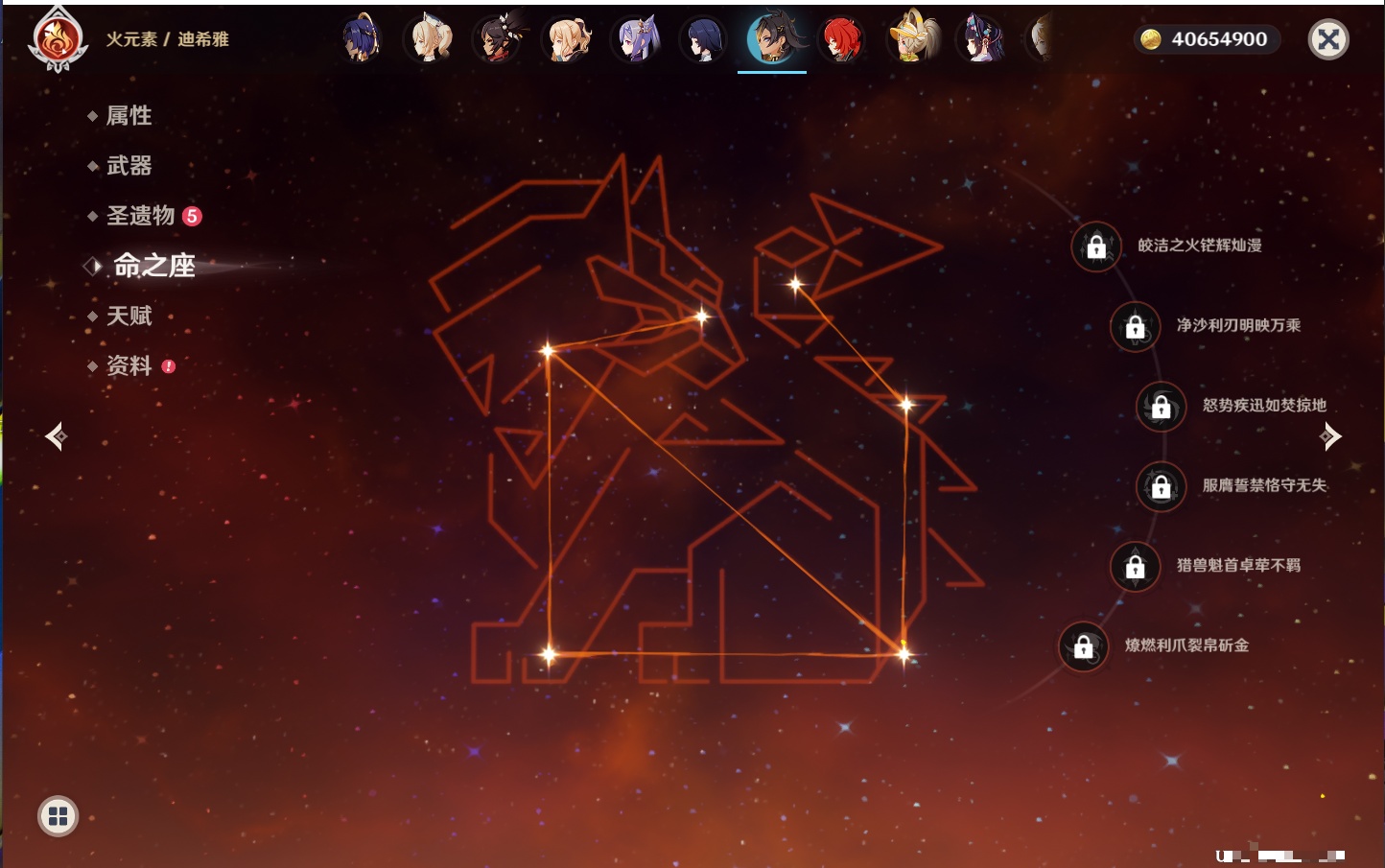Select locked constellation 服膺誓禁恪守无失
1385x868 pixels.
pos(1161,486)
